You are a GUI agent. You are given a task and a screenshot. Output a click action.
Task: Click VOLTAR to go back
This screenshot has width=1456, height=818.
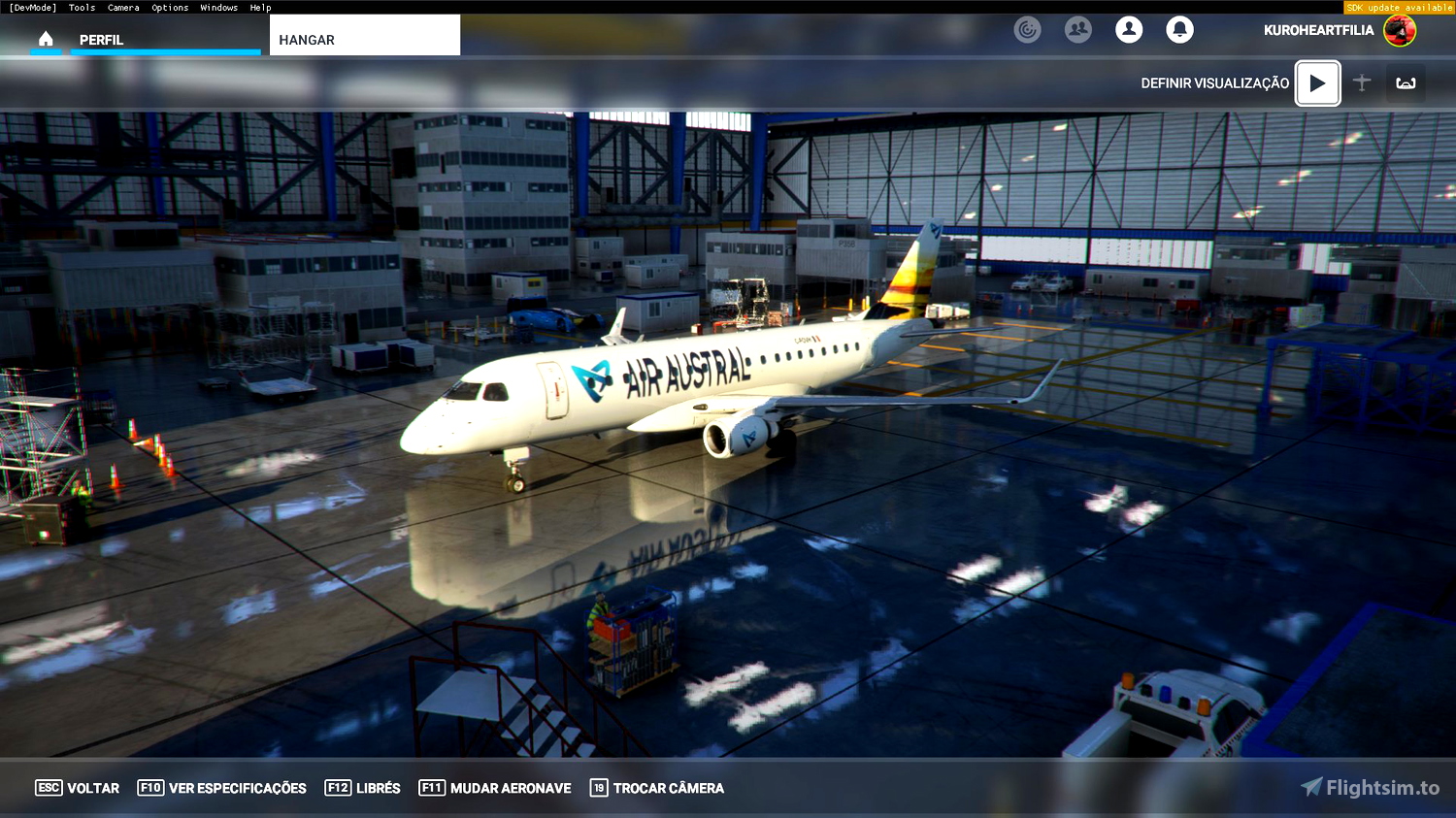click(77, 788)
